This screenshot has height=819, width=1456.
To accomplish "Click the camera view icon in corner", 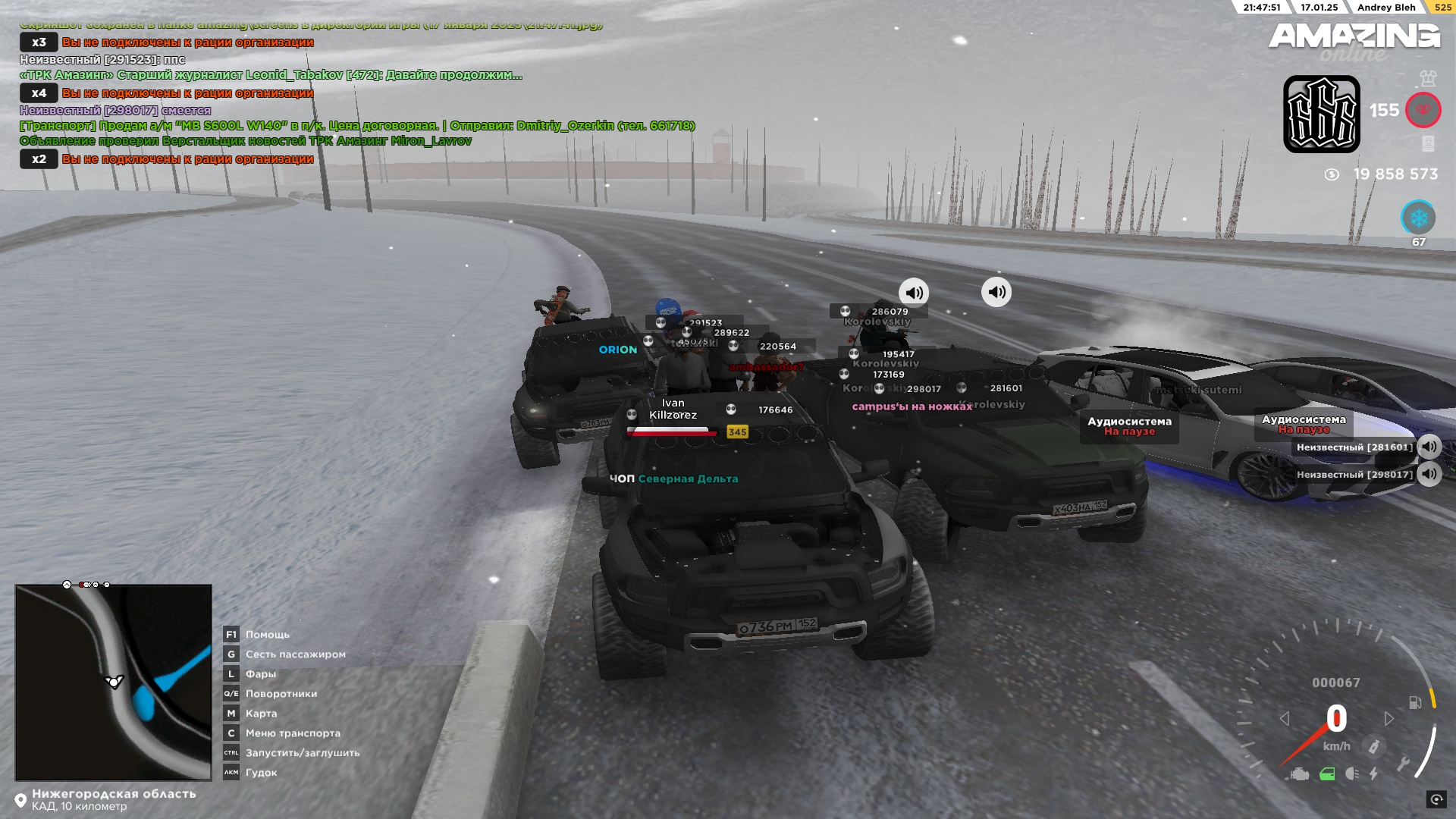I will tap(1436, 799).
